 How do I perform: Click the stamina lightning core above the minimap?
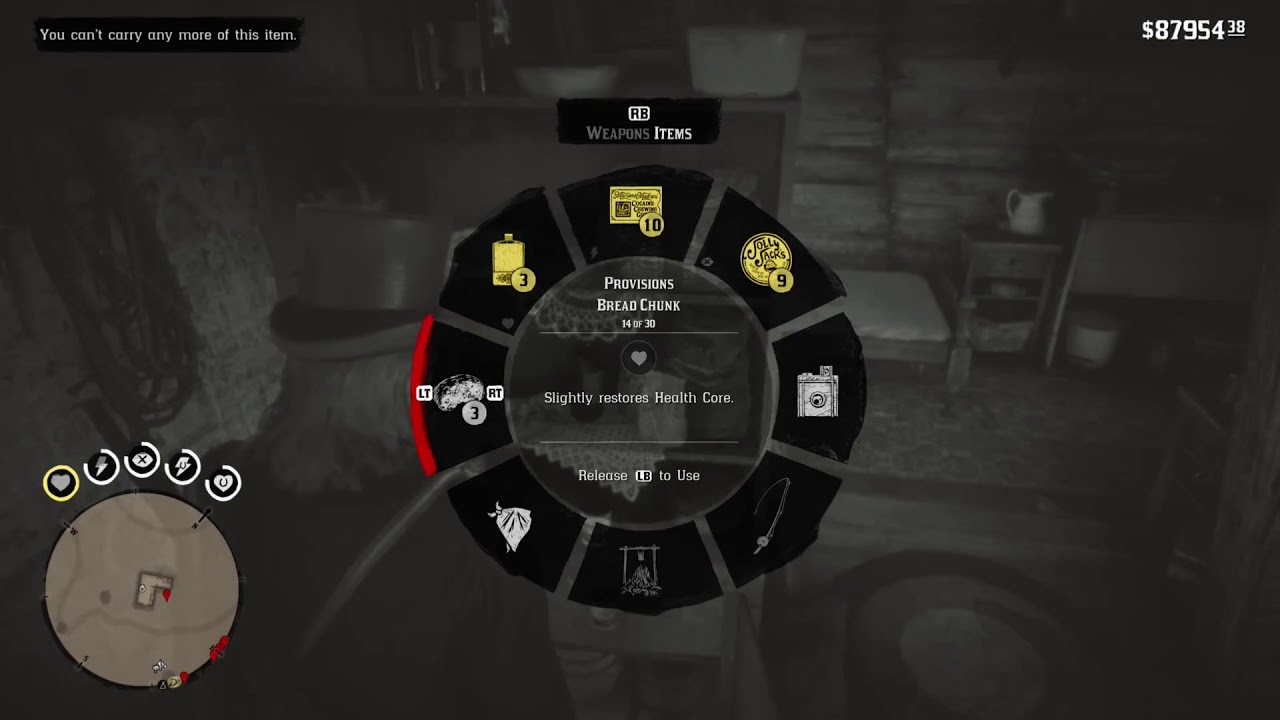[x=101, y=465]
